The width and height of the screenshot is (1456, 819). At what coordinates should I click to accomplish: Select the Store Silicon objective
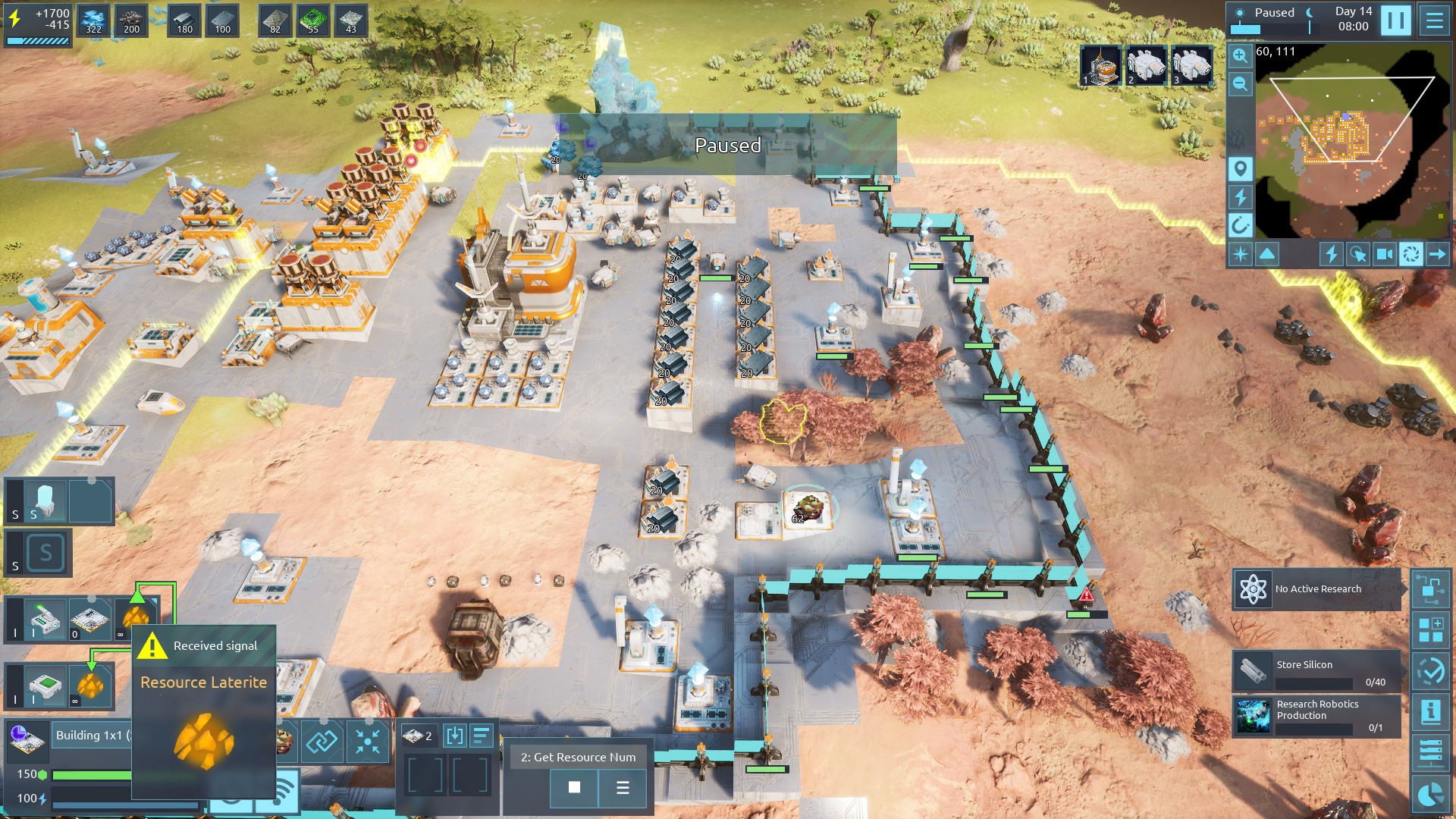click(x=1316, y=671)
